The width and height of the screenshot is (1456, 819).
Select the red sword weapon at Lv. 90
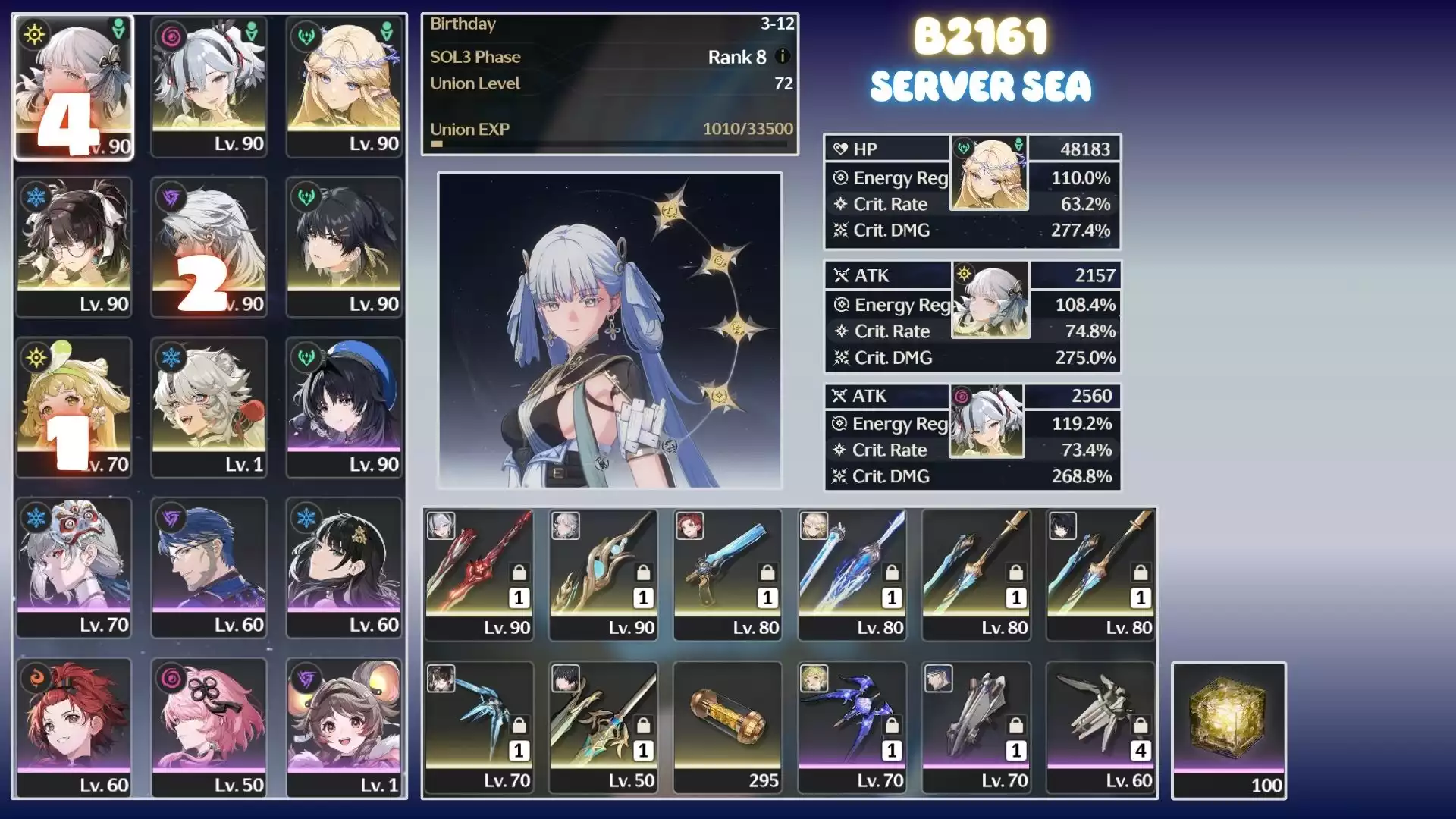(x=479, y=574)
